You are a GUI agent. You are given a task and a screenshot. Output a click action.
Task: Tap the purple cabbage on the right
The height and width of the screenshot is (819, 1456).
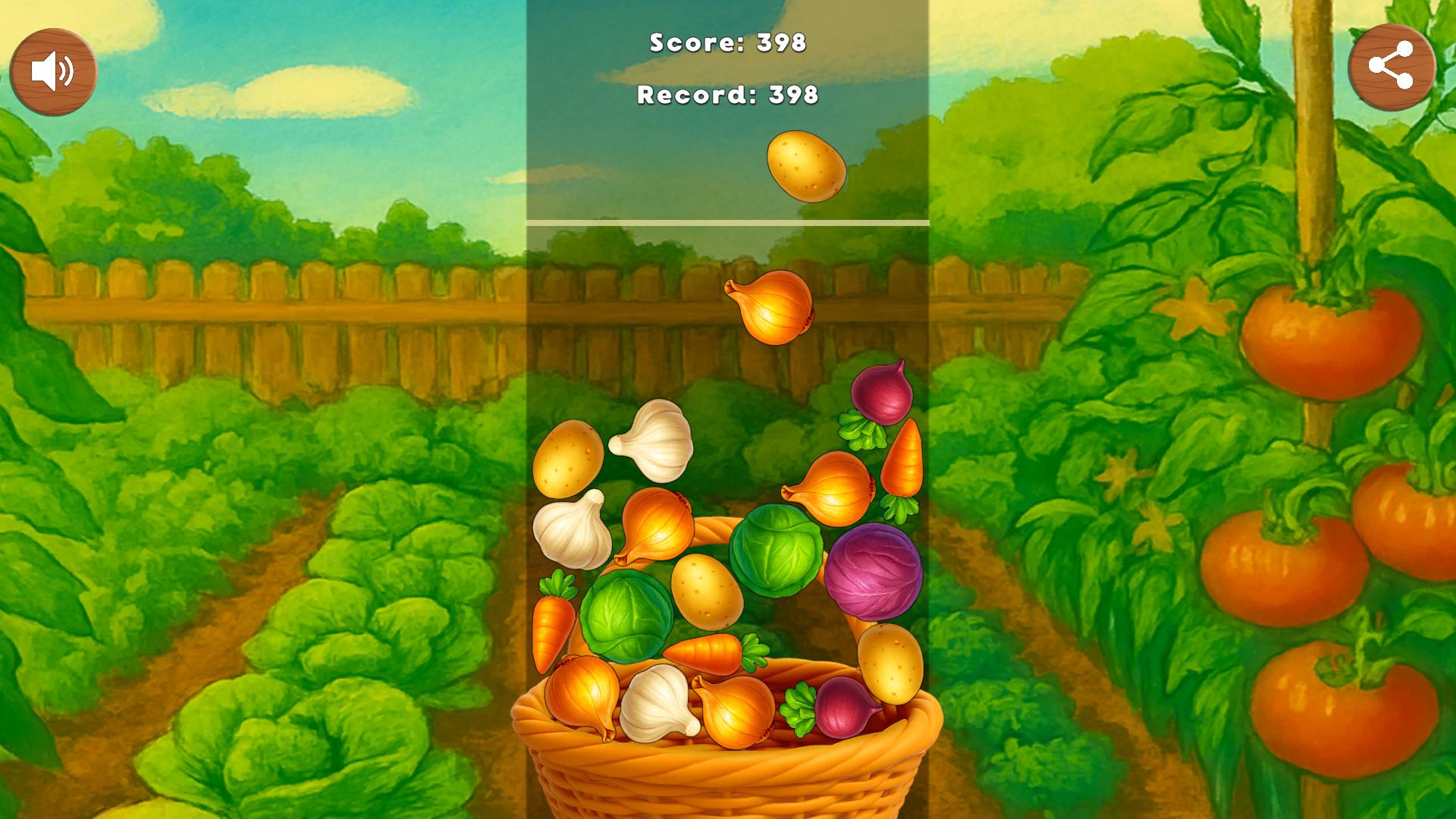point(874,573)
